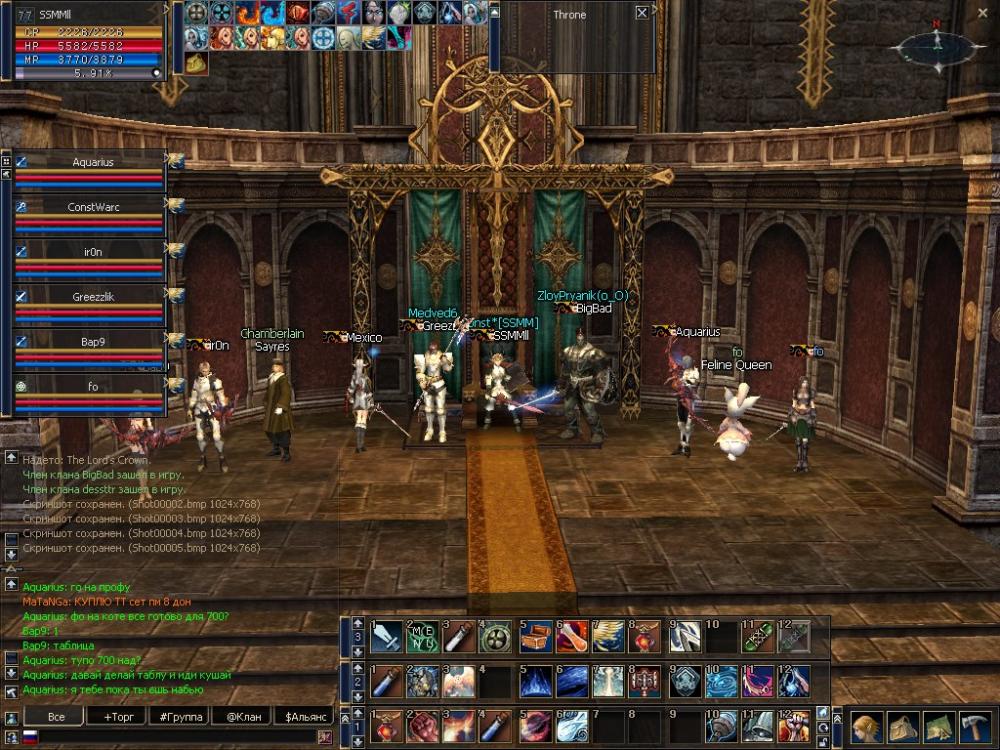
Task: Switch to the #Группа party chat tab
Action: [180, 716]
